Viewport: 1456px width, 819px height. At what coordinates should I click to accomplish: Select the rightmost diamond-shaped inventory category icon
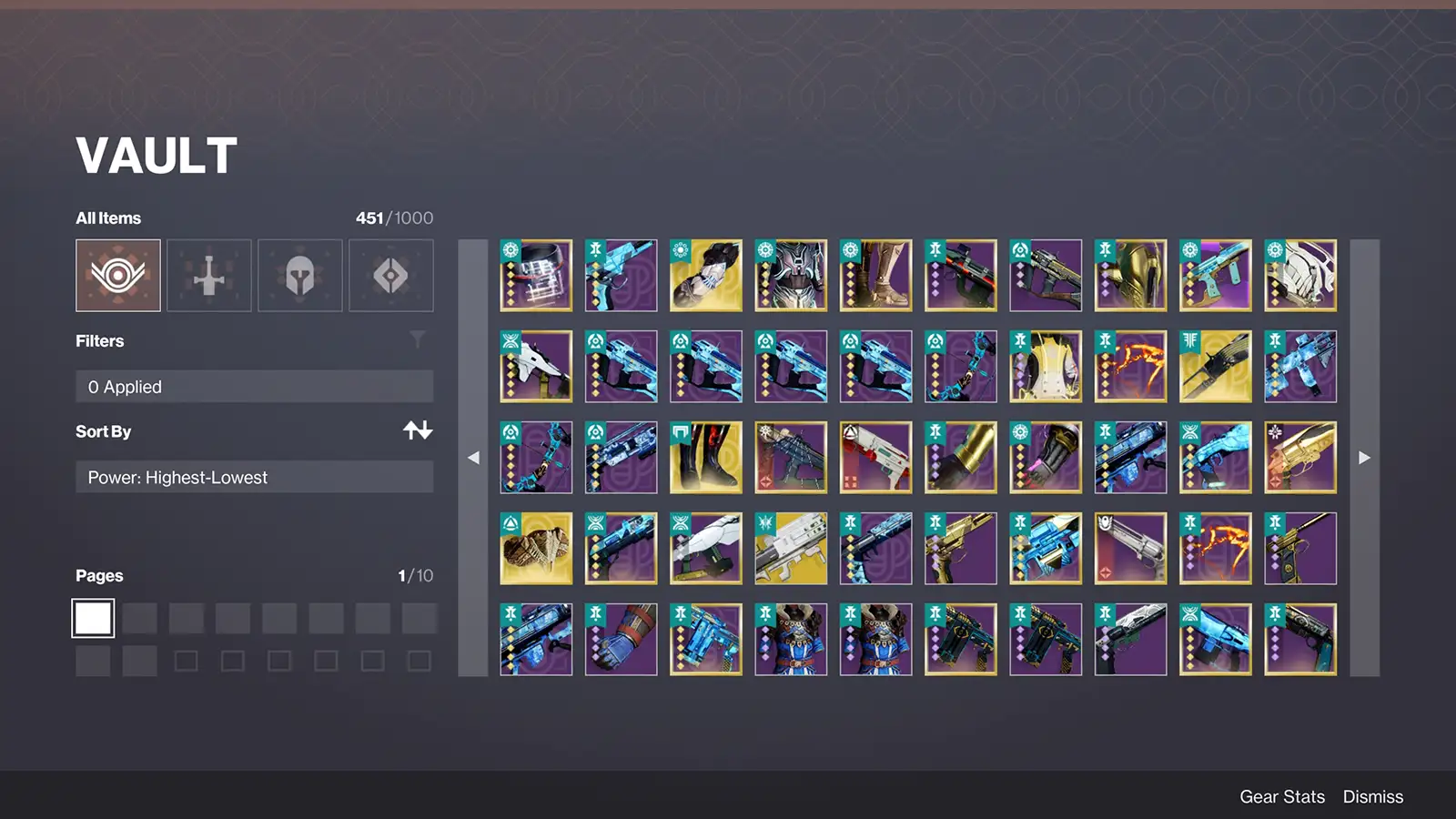[391, 275]
